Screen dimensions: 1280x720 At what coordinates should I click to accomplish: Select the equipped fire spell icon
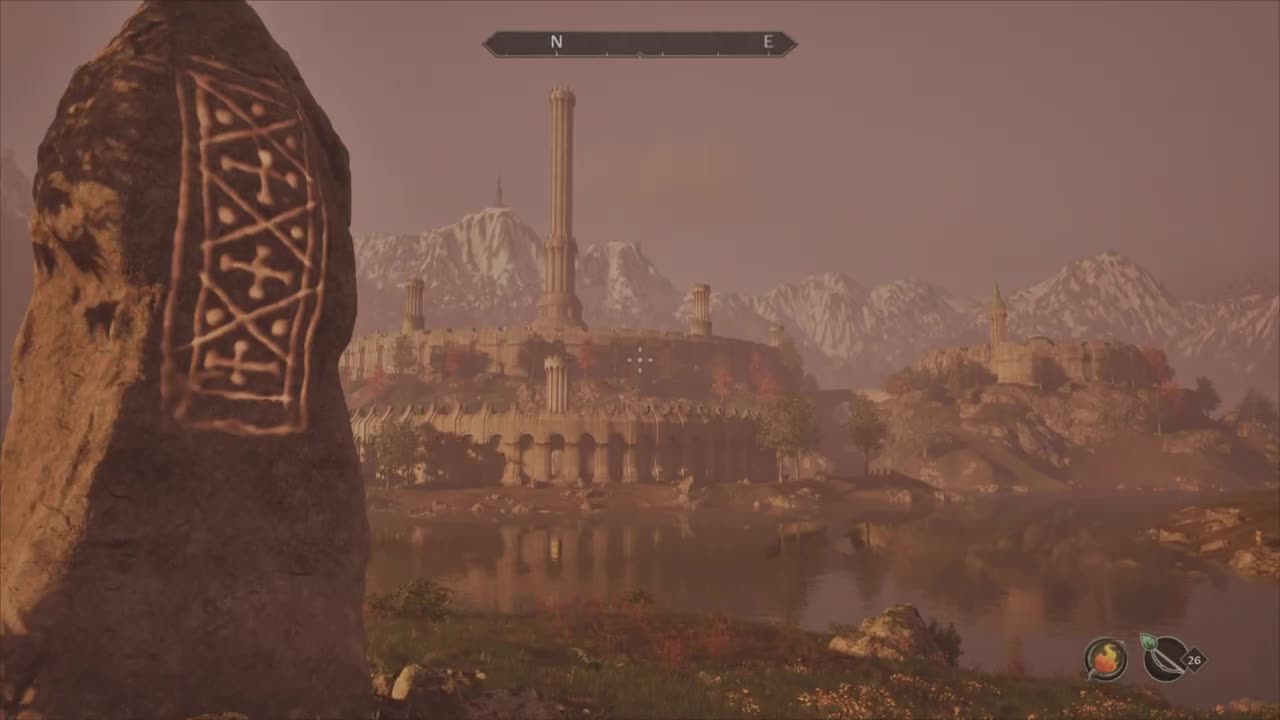(x=1105, y=659)
